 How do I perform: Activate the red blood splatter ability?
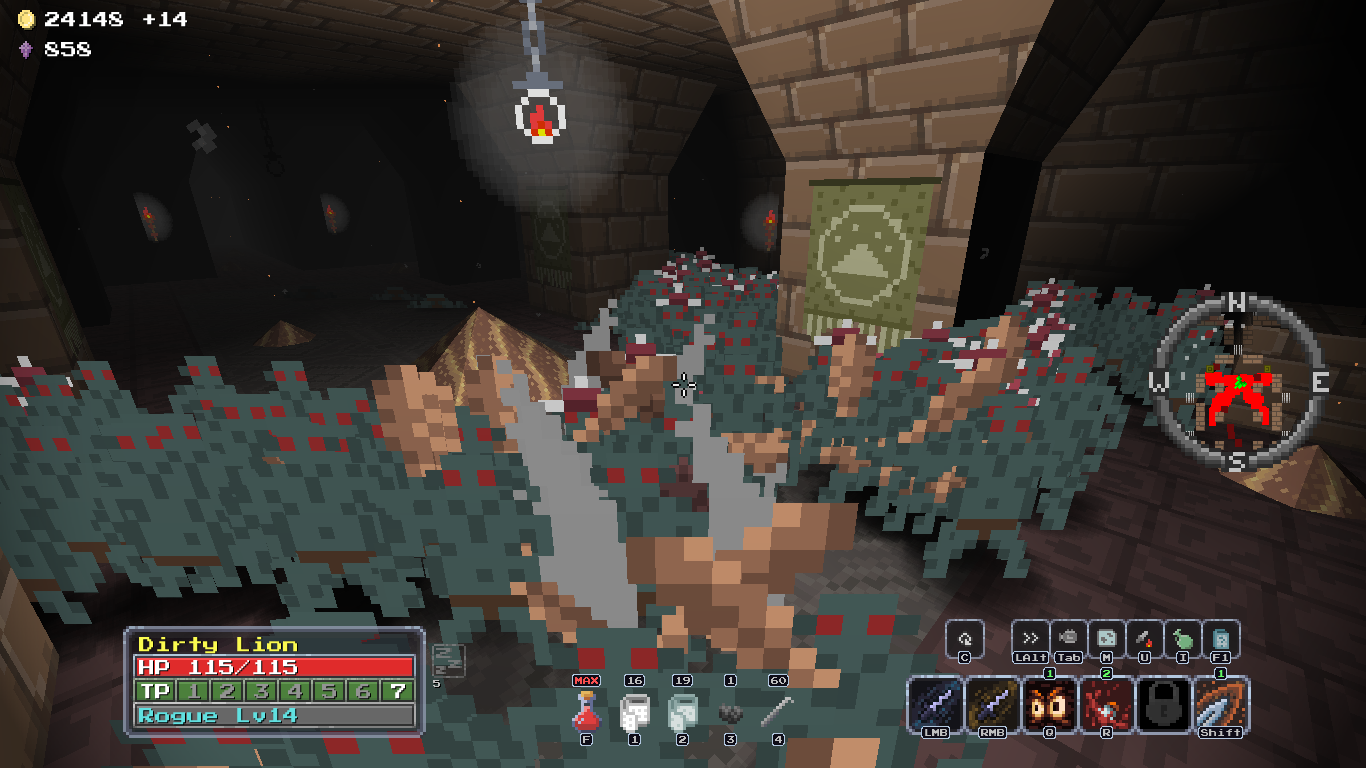(1107, 704)
